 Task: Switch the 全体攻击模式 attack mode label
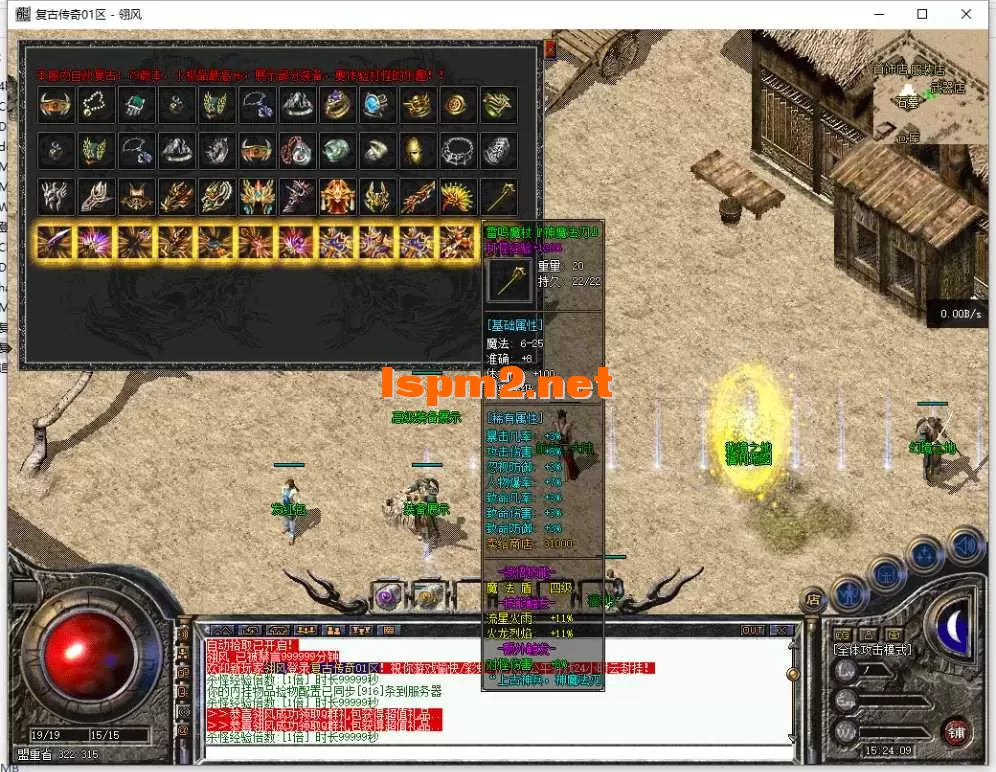tap(872, 649)
